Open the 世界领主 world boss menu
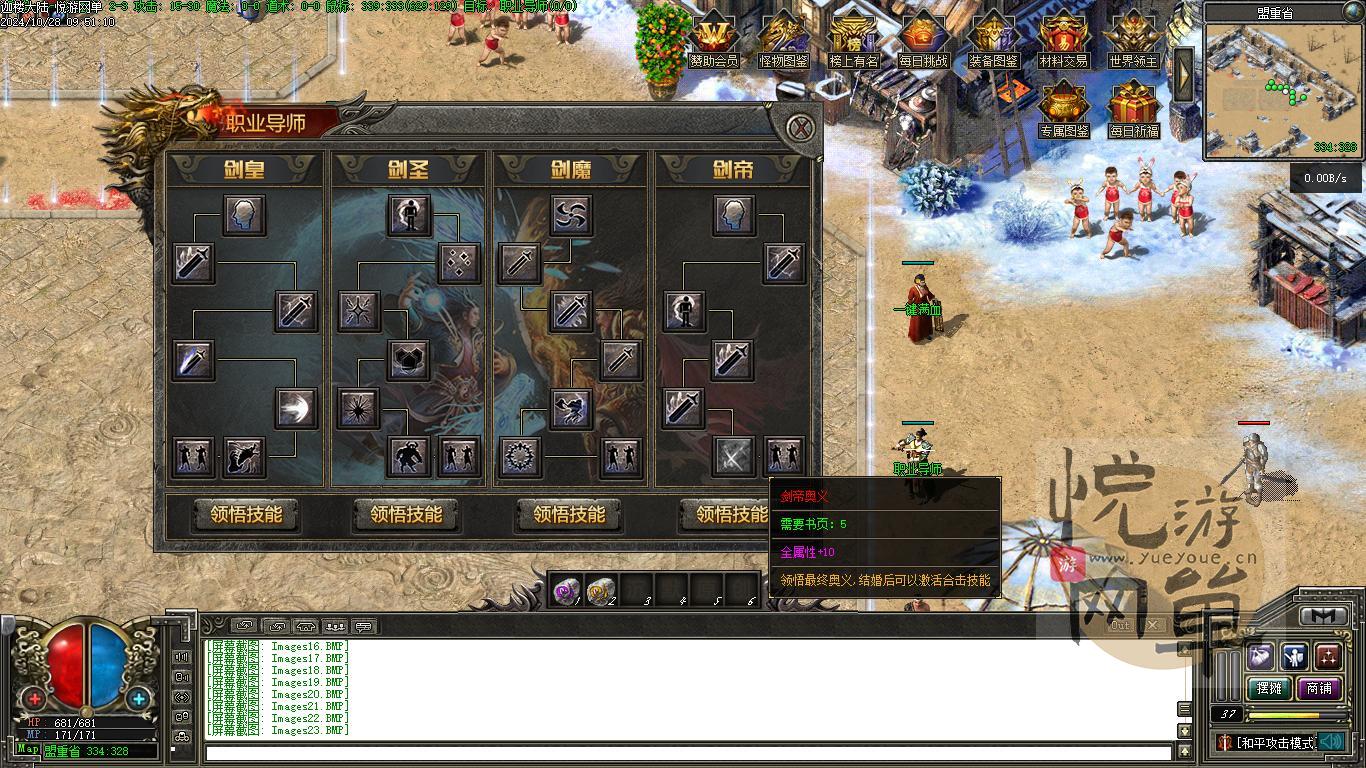Viewport: 1366px width, 768px height. point(1133,40)
